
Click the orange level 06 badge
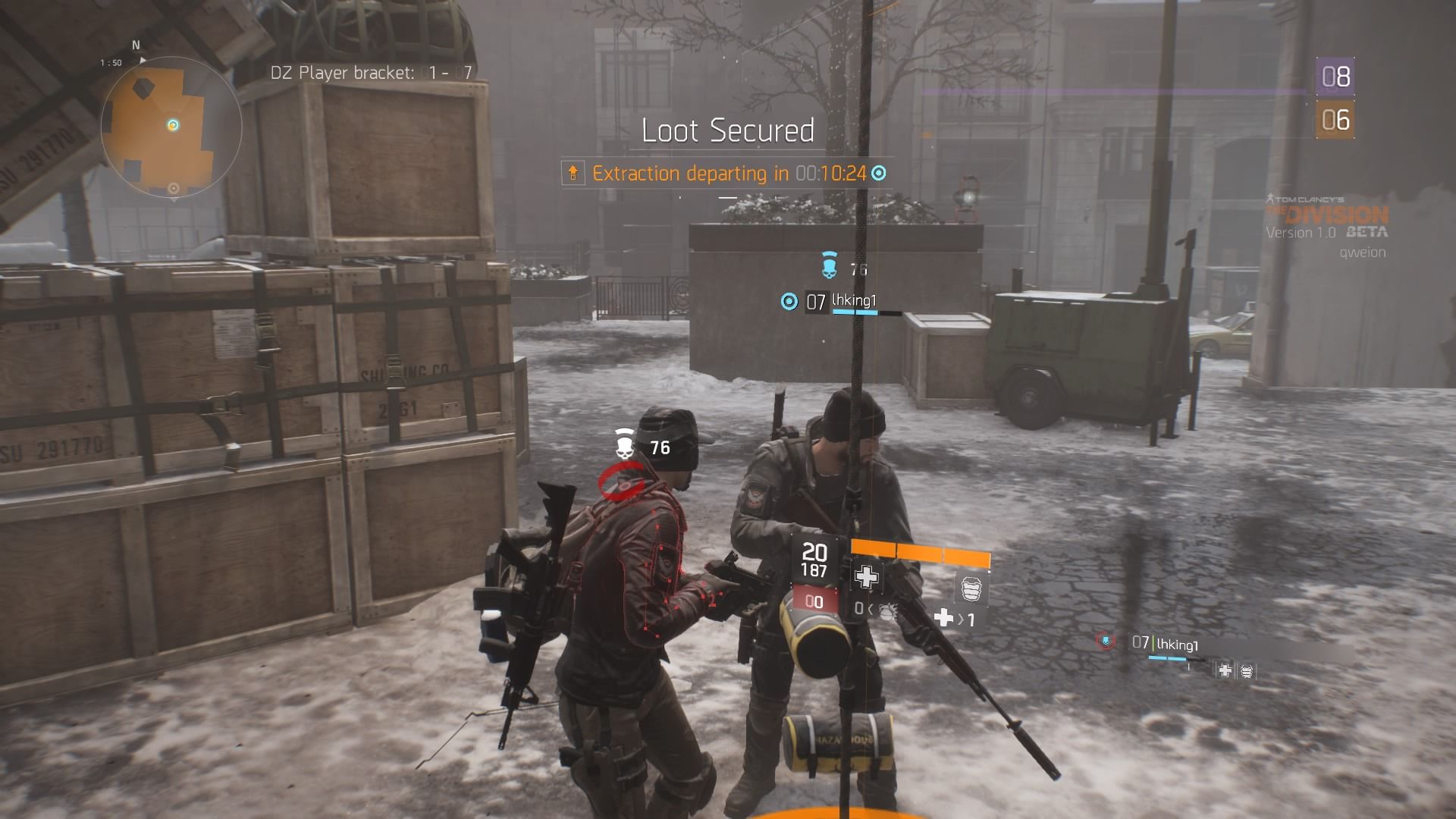coord(1335,120)
